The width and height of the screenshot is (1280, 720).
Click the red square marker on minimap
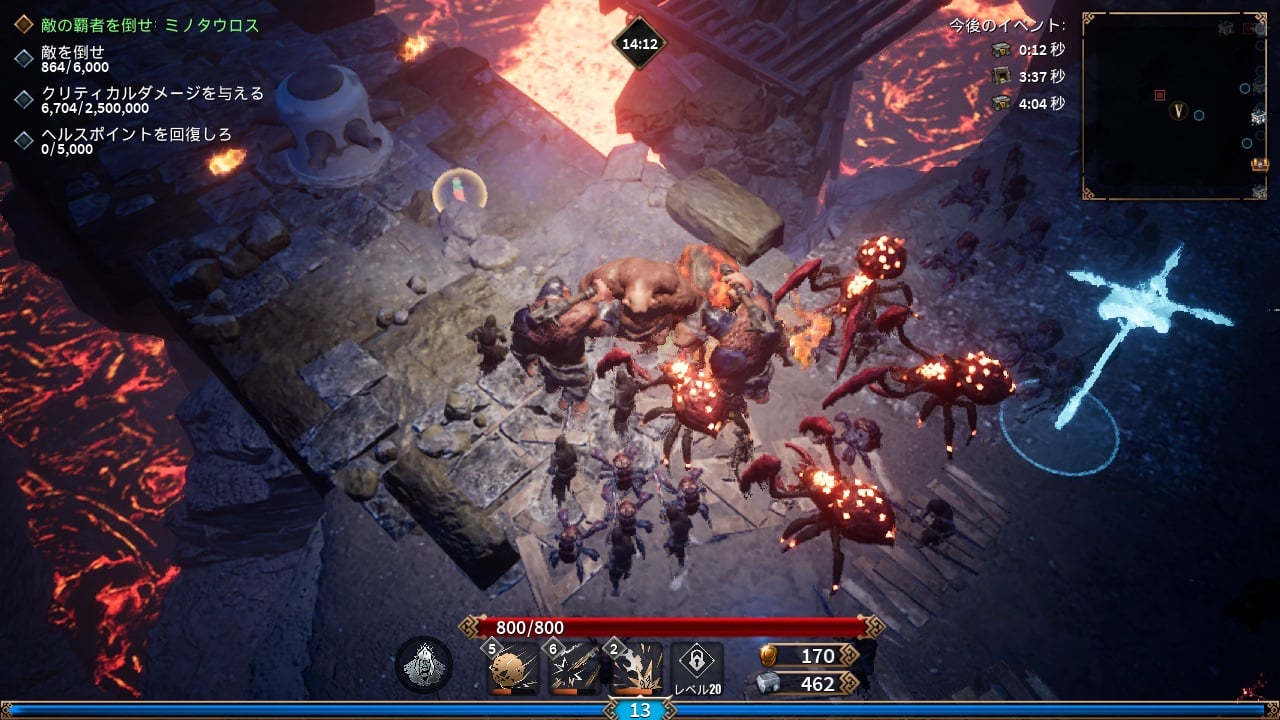[x=1160, y=95]
